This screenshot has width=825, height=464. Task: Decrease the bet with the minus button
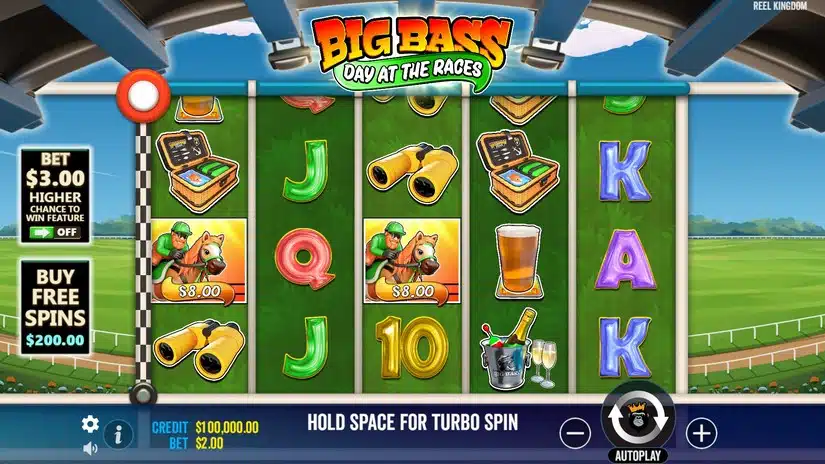[575, 433]
